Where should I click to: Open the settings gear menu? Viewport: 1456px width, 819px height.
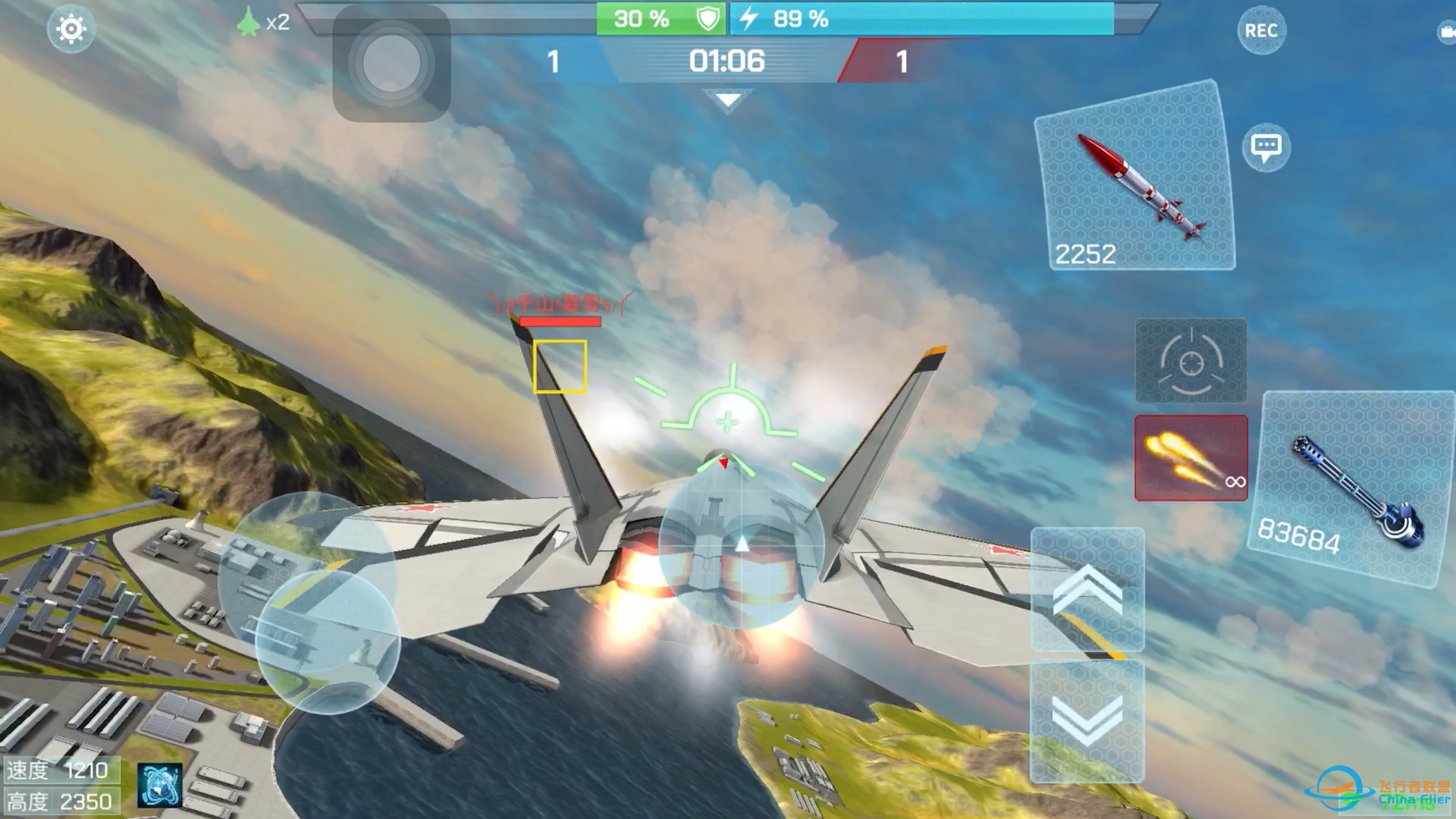71,27
